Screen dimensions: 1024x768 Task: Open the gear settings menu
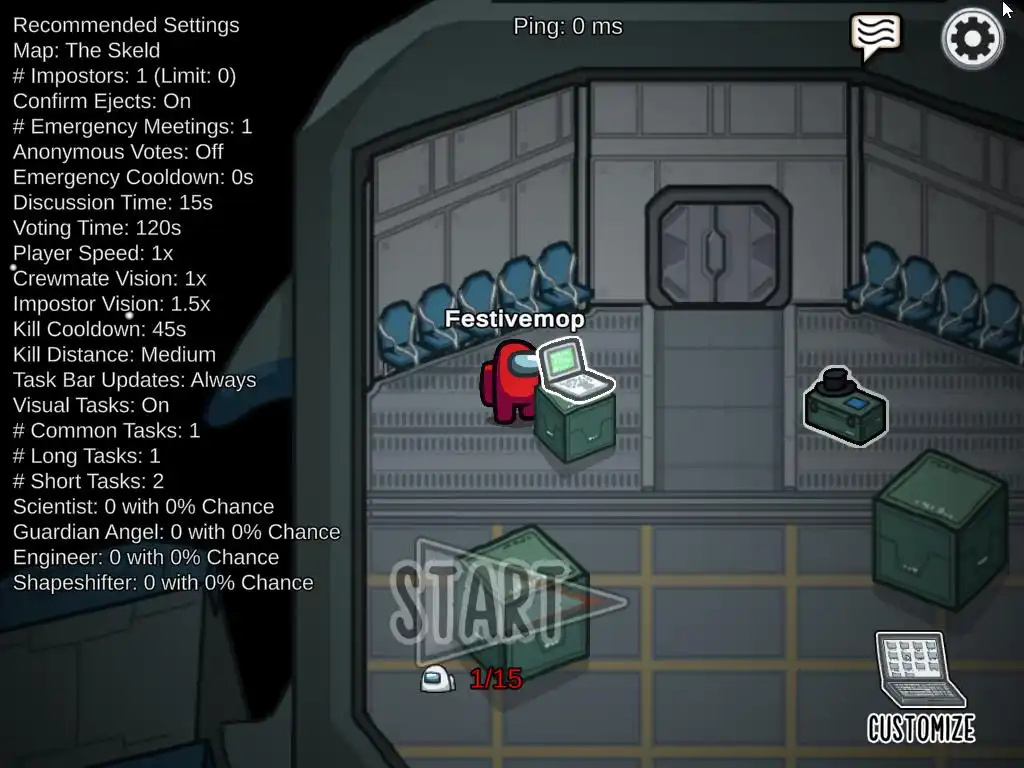(972, 39)
